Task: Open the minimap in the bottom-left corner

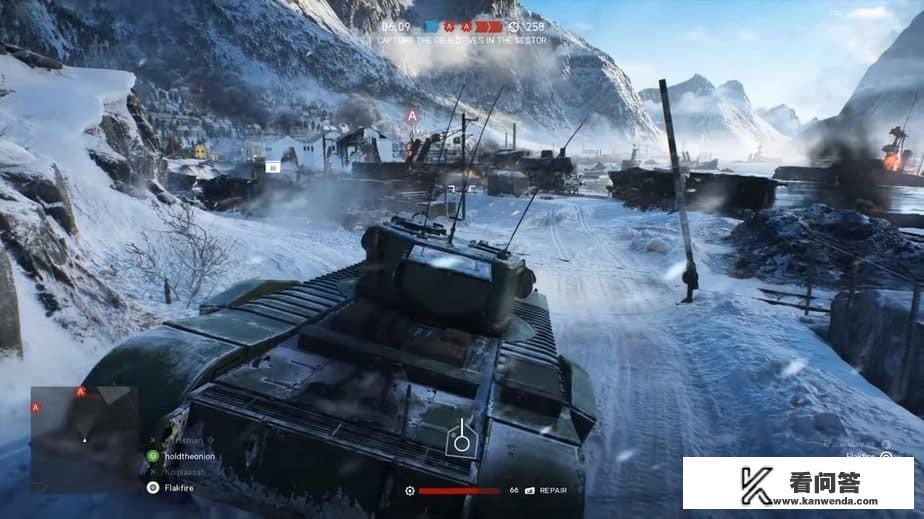Action: click(x=84, y=418)
